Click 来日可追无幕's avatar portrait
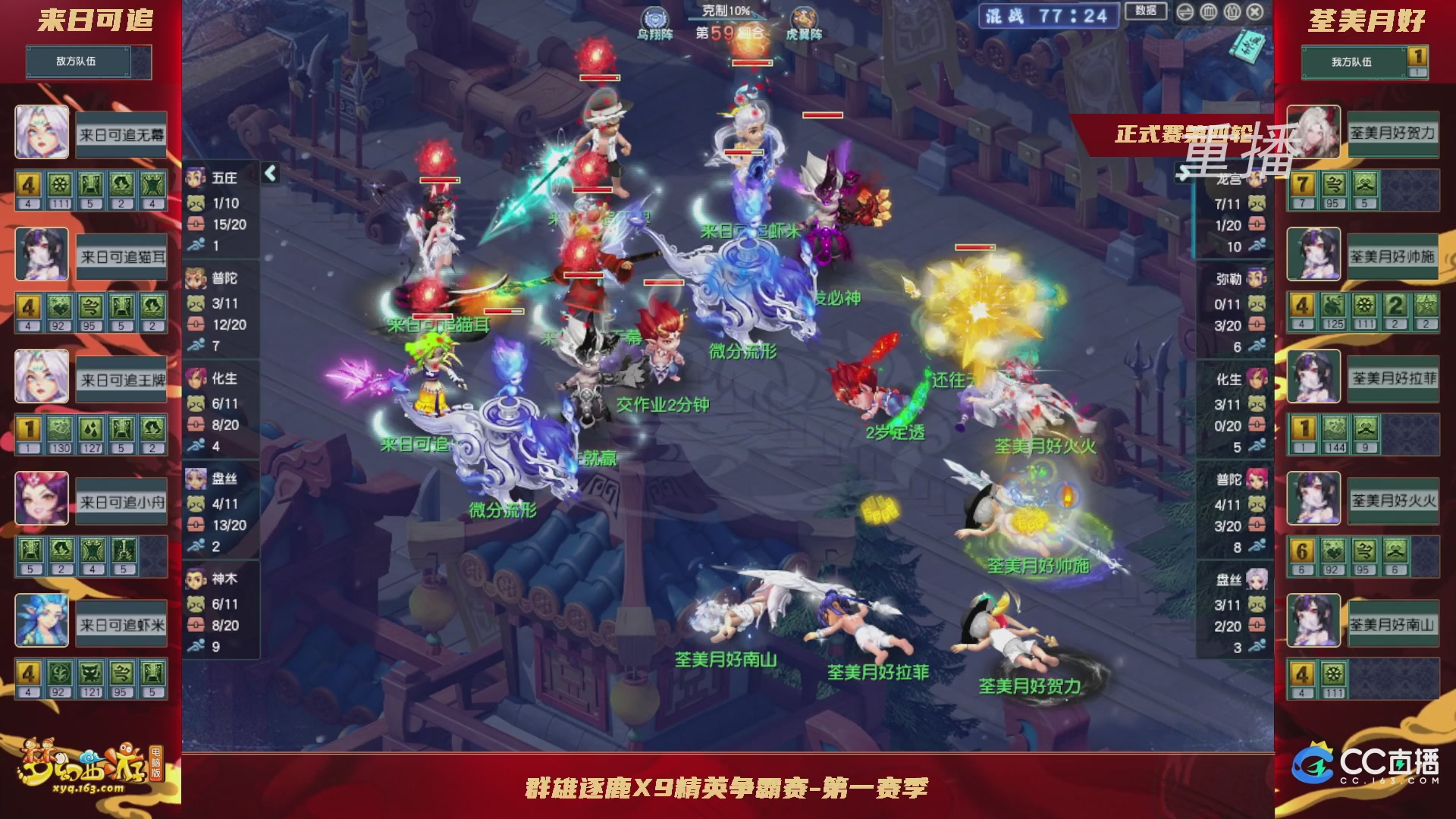The image size is (1456, 819). point(42,133)
